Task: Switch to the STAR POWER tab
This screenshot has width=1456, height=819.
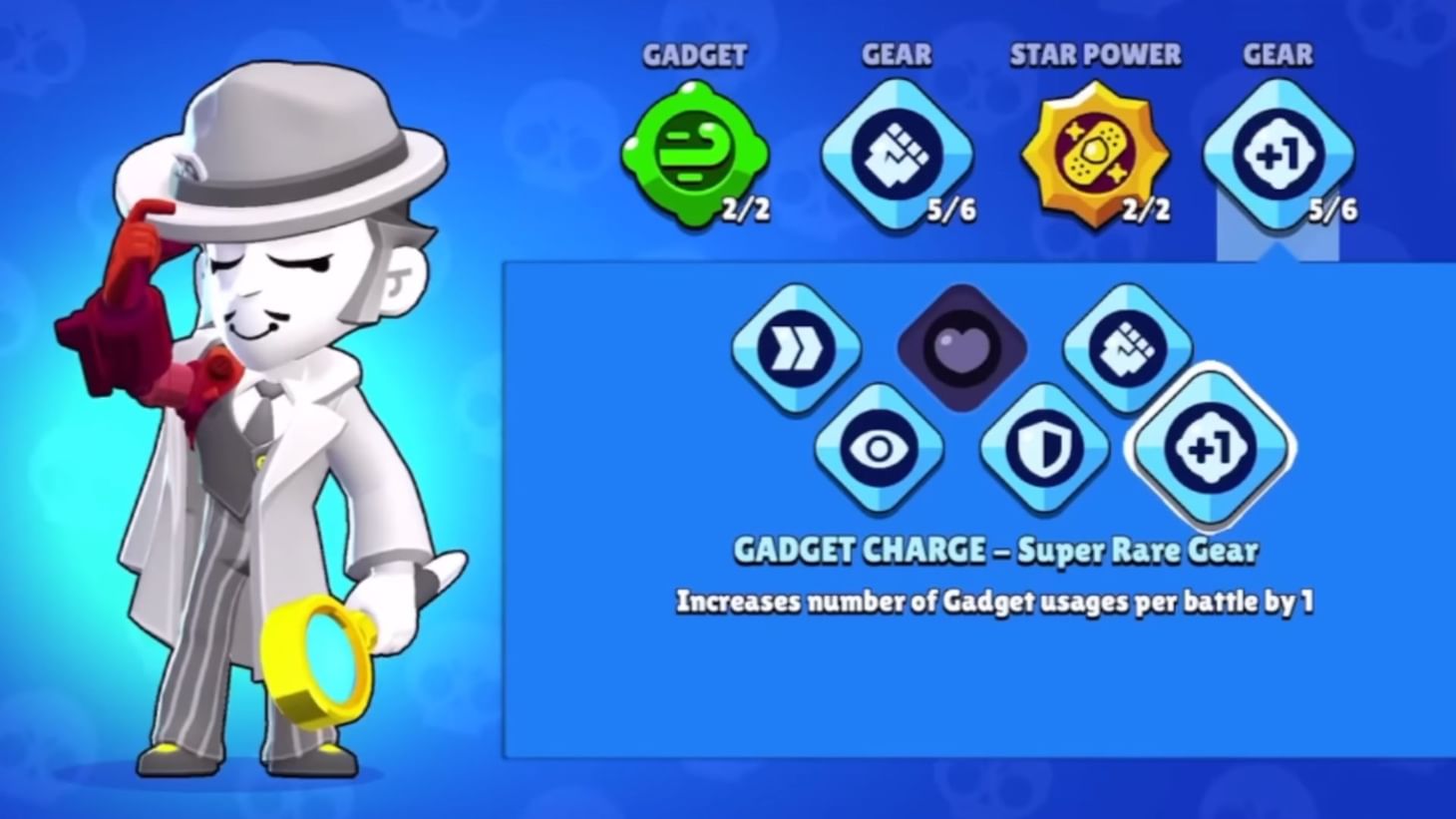Action: (1095, 55)
